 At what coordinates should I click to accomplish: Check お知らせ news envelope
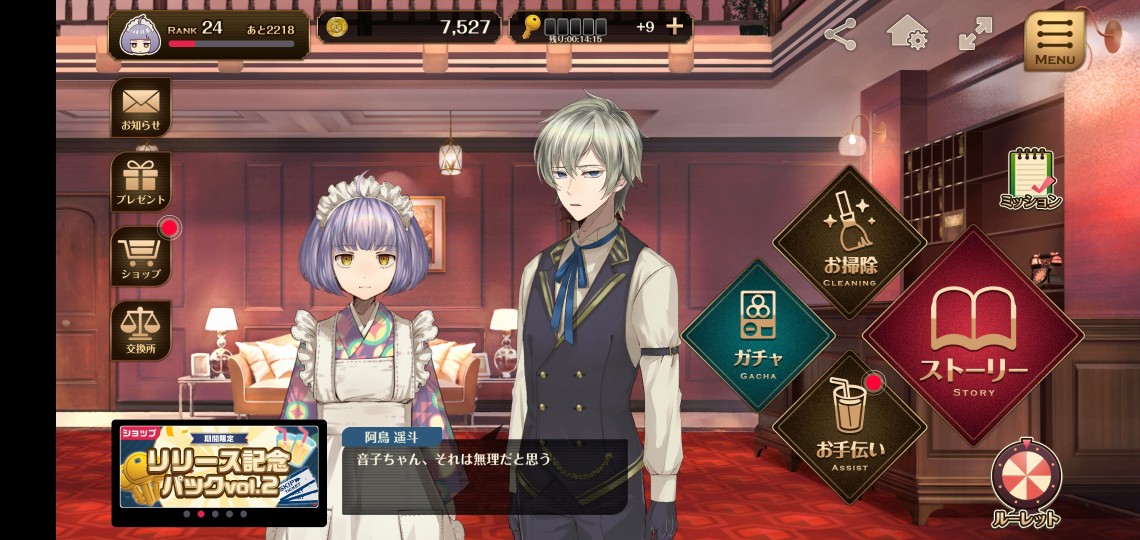140,106
